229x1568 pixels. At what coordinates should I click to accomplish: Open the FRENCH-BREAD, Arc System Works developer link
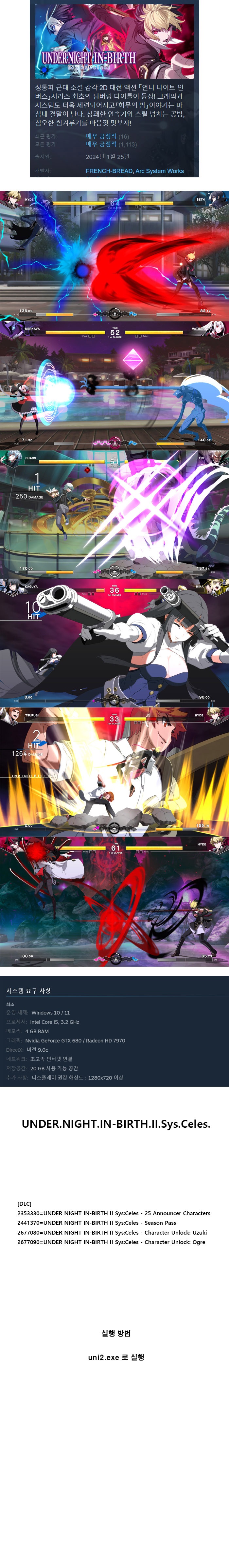pyautogui.click(x=134, y=171)
